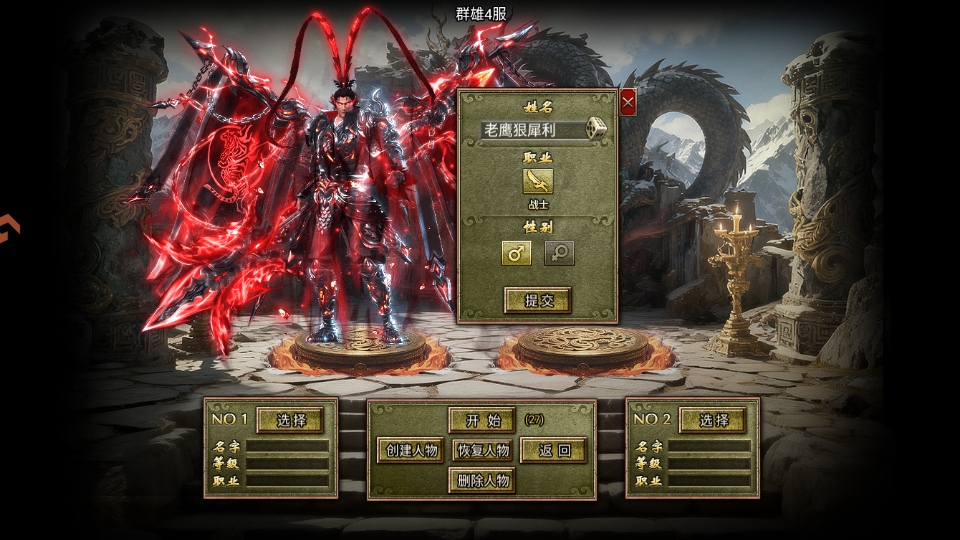Roll the dice for random name

click(595, 129)
